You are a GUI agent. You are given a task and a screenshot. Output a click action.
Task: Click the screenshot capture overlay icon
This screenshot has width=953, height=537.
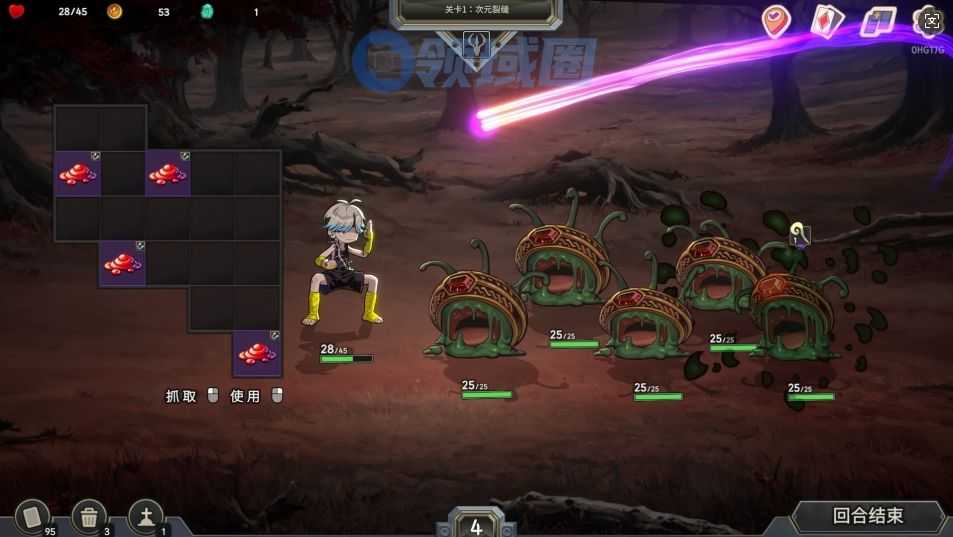(928, 21)
